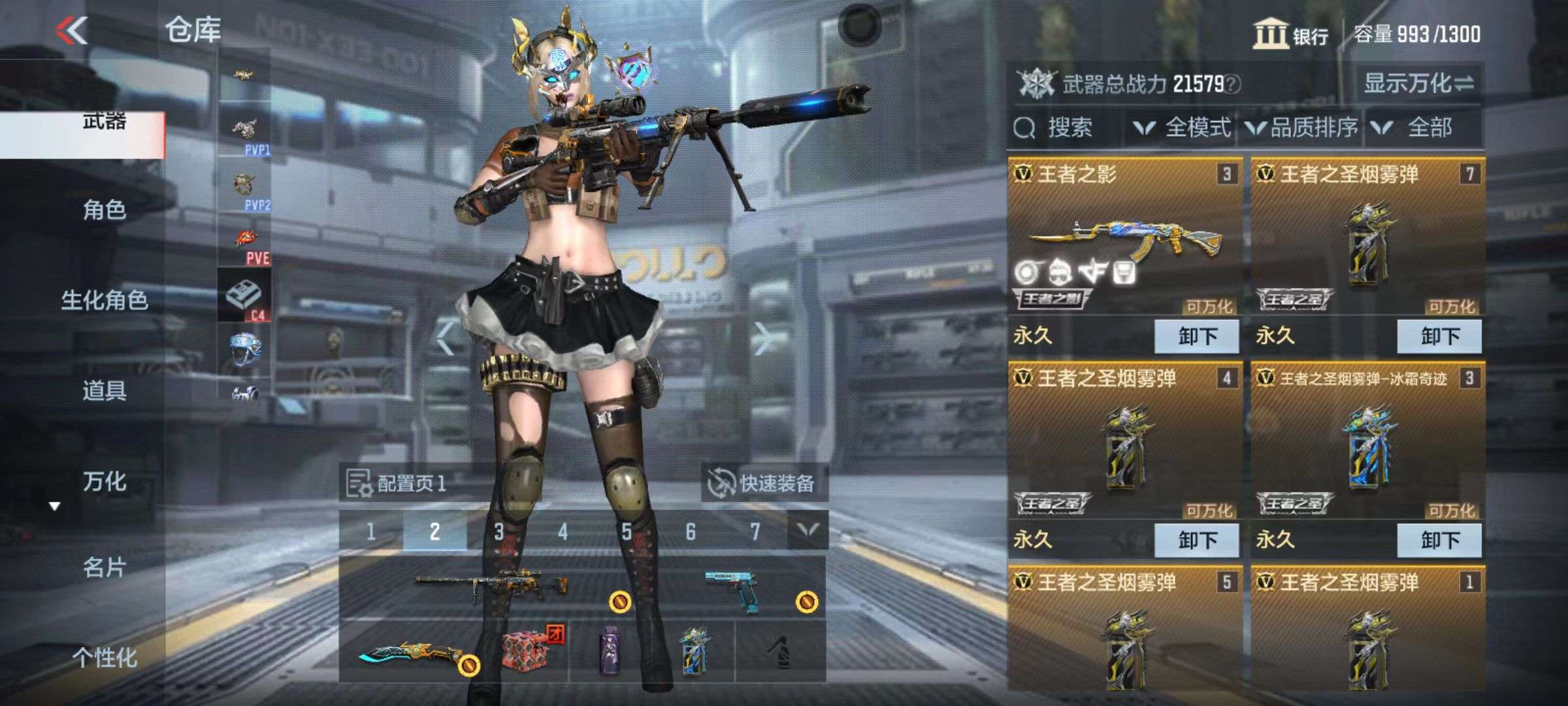Open the 银行 bank
This screenshot has height=706, width=1568.
(x=1290, y=34)
